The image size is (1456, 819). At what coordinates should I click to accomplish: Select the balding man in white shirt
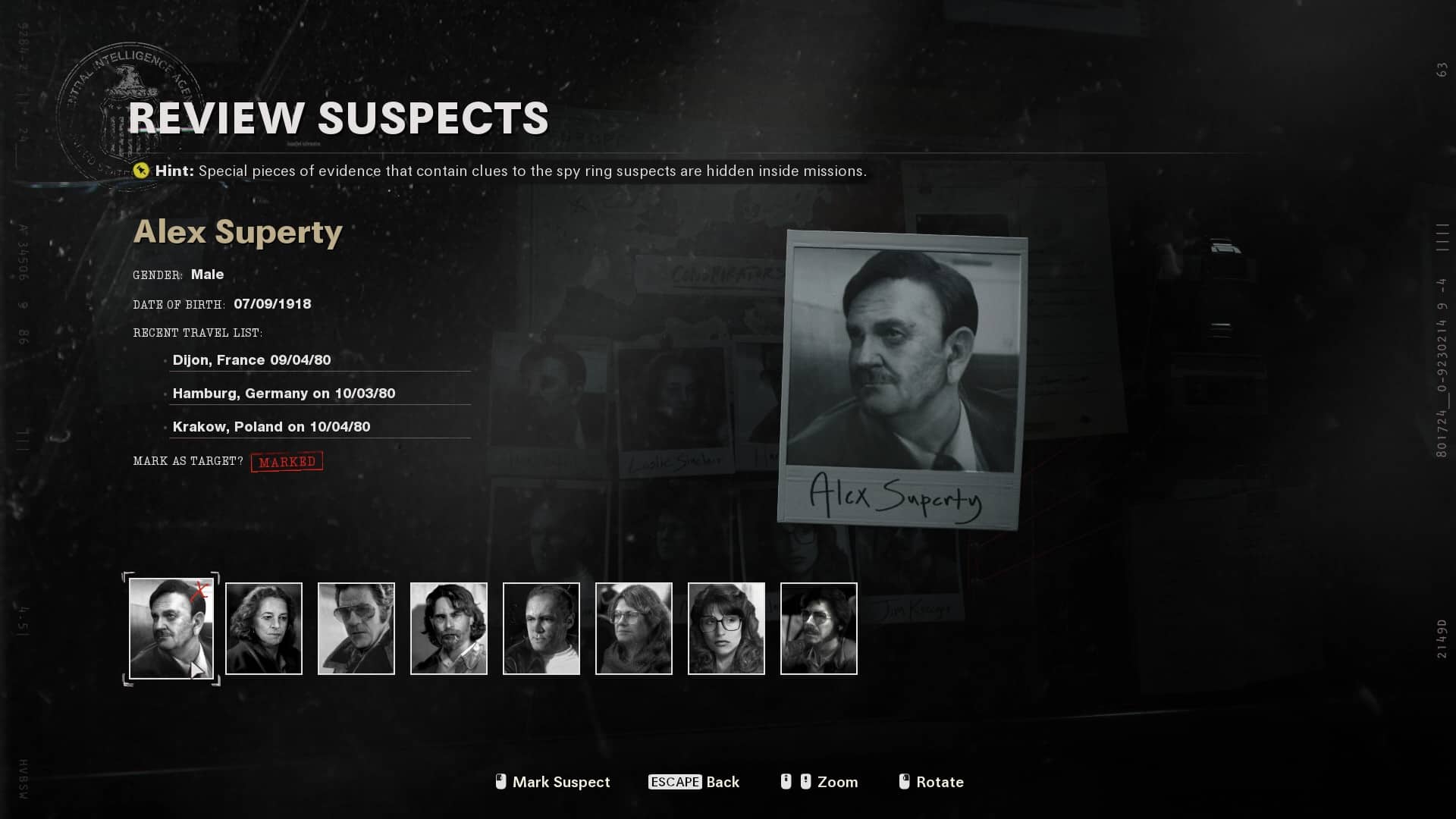point(541,629)
